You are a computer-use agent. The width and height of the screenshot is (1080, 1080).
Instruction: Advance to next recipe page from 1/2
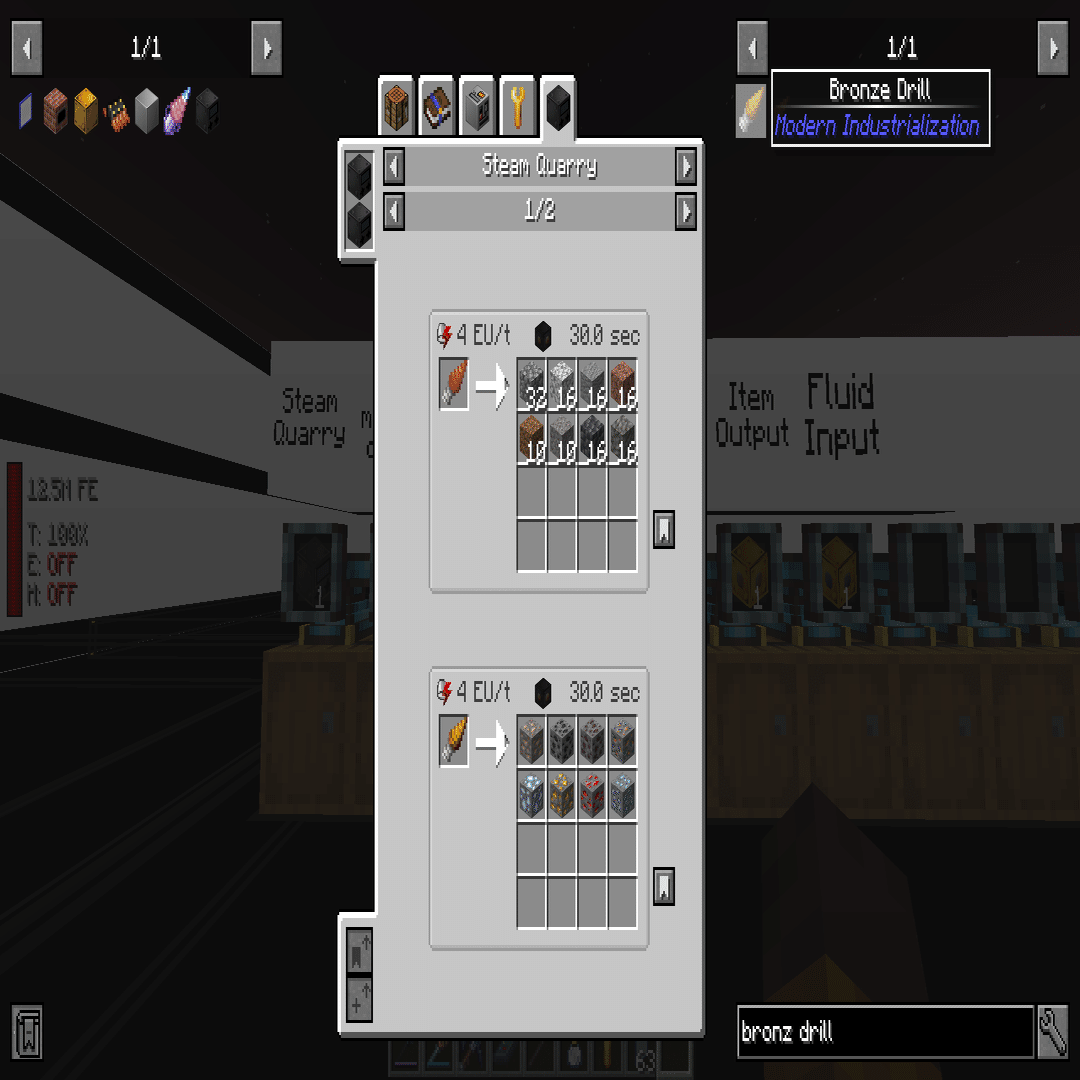pos(685,211)
